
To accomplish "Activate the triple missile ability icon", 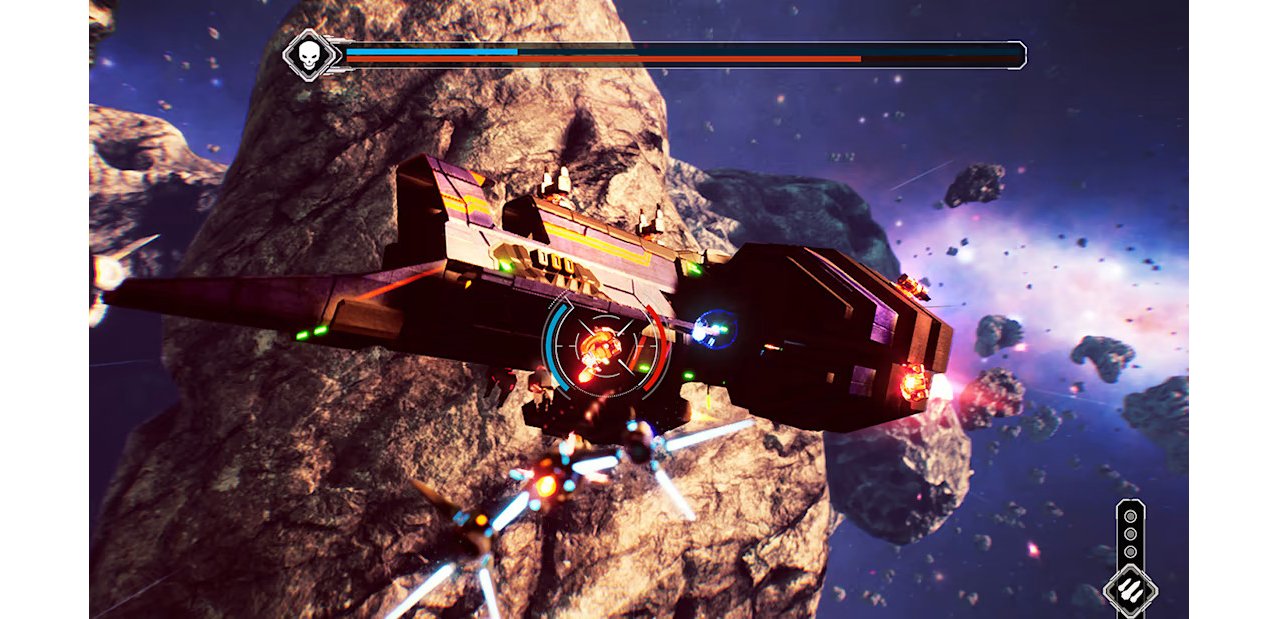I will (x=1130, y=588).
